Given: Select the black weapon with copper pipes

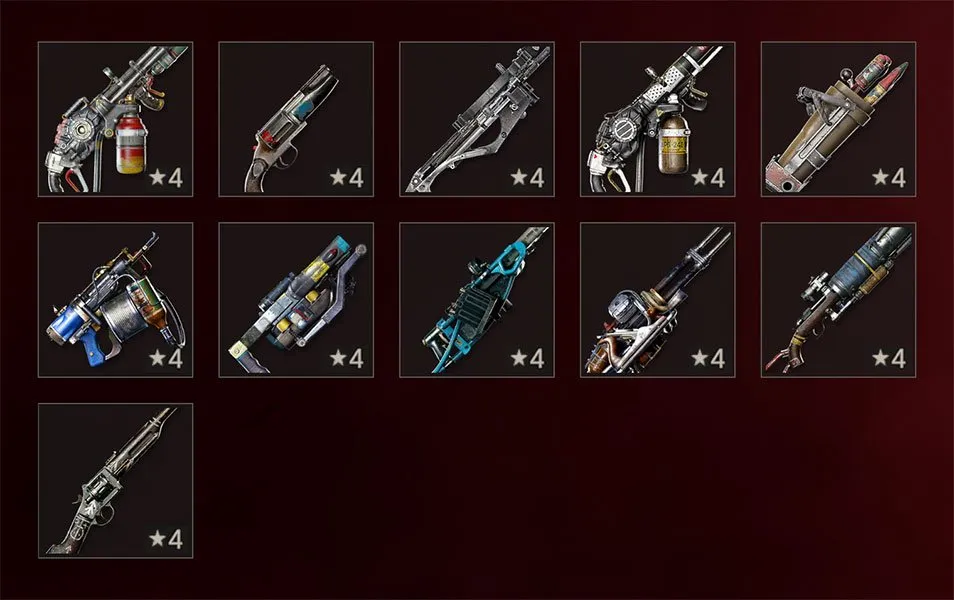Looking at the screenshot, I should click(x=658, y=299).
